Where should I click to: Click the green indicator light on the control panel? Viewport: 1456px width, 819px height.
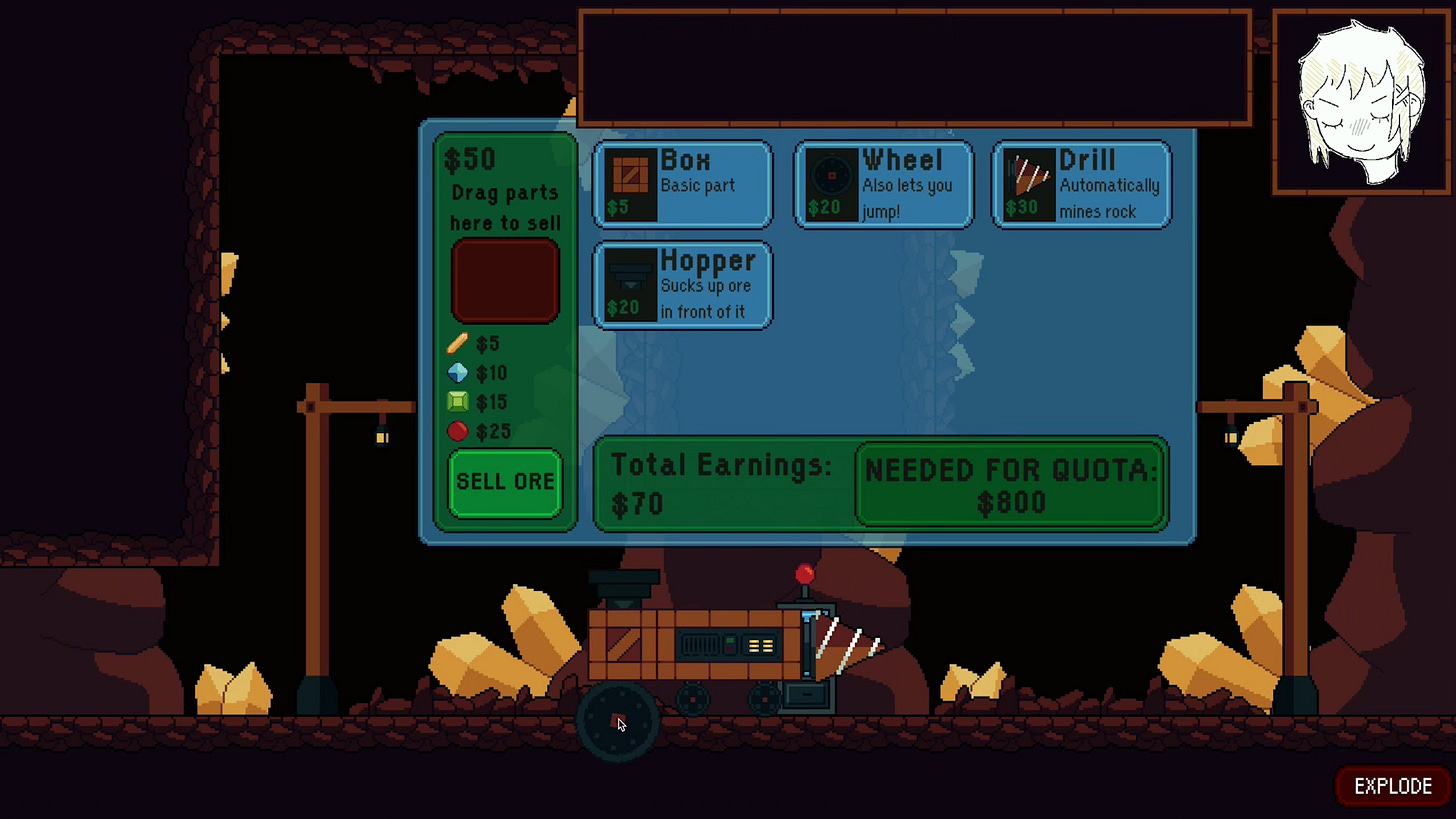(x=731, y=640)
